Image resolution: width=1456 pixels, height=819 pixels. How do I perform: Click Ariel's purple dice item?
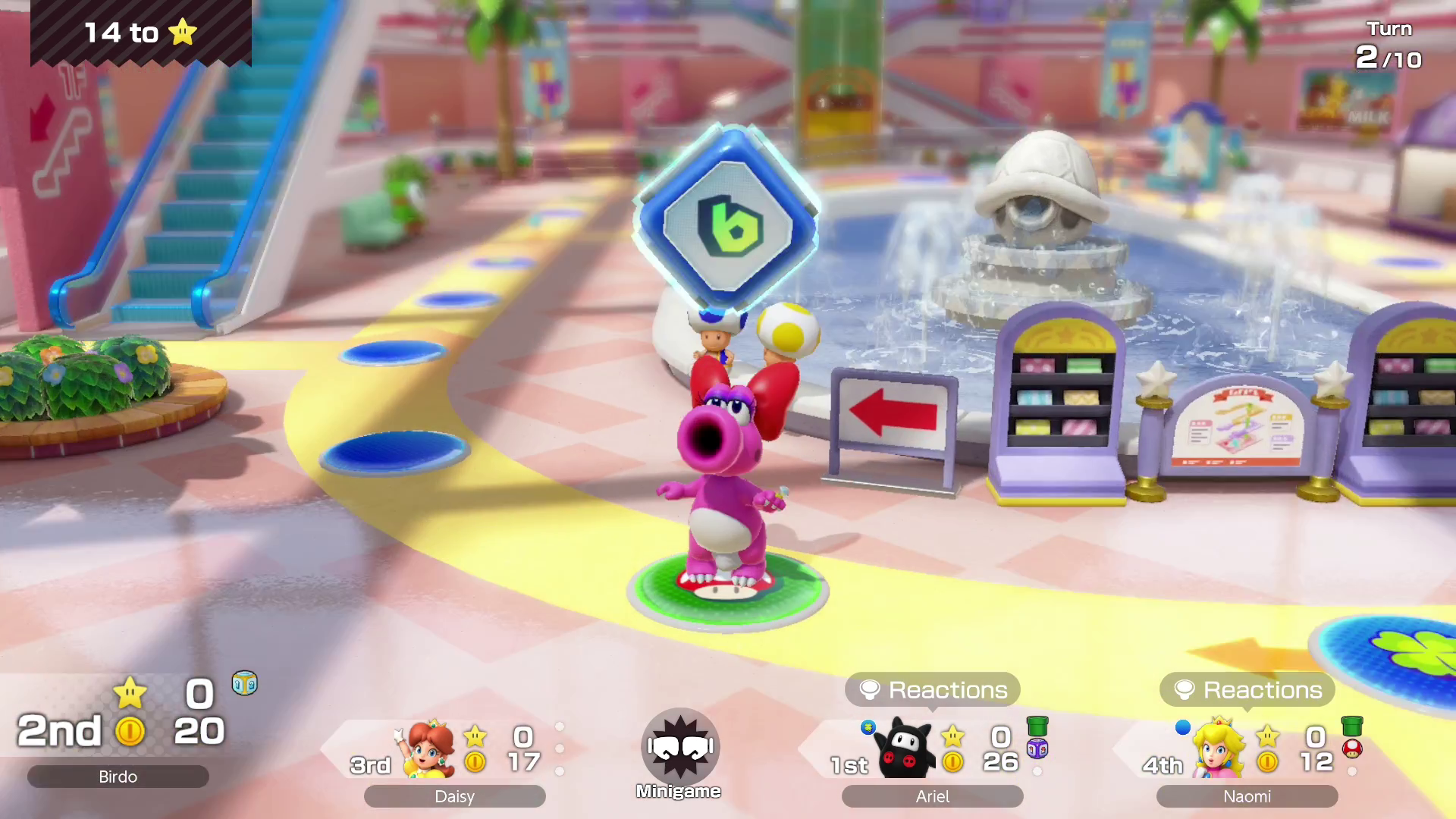tap(1037, 749)
